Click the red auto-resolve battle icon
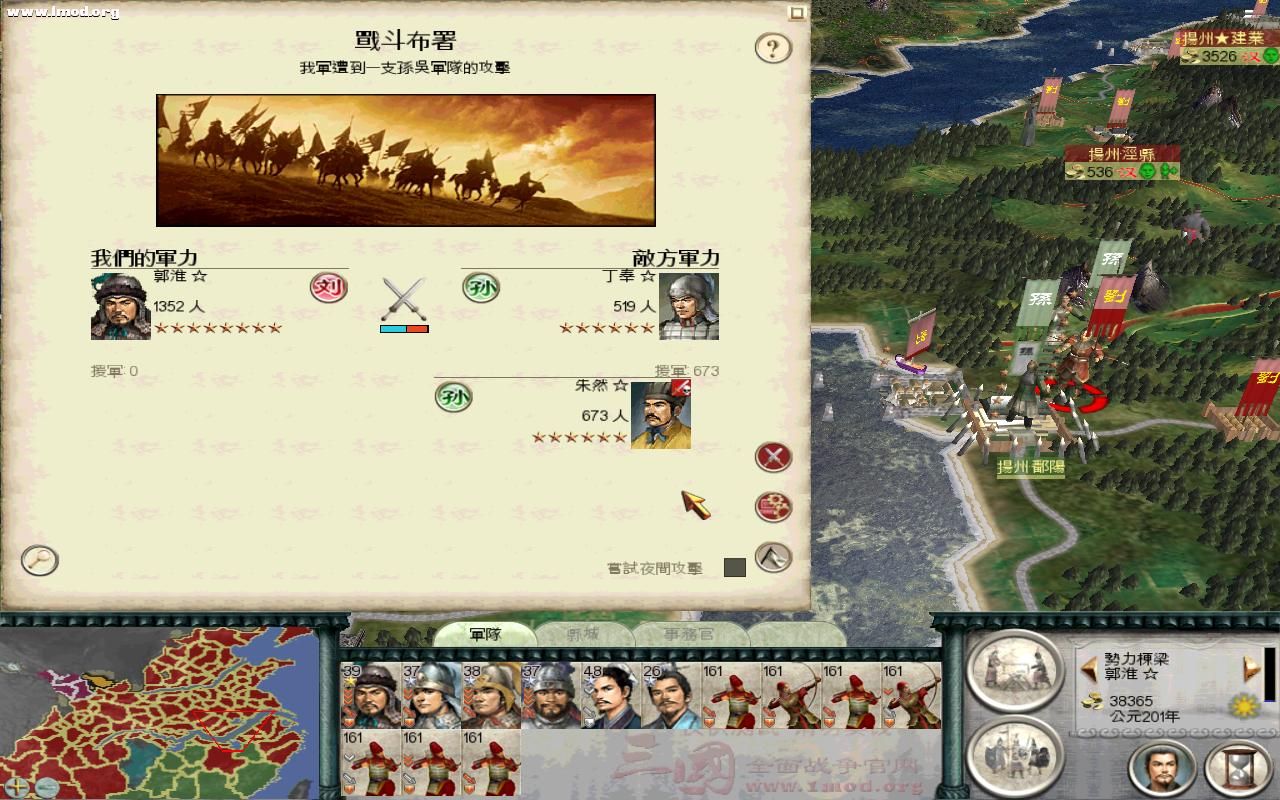The width and height of the screenshot is (1280, 800). click(772, 506)
